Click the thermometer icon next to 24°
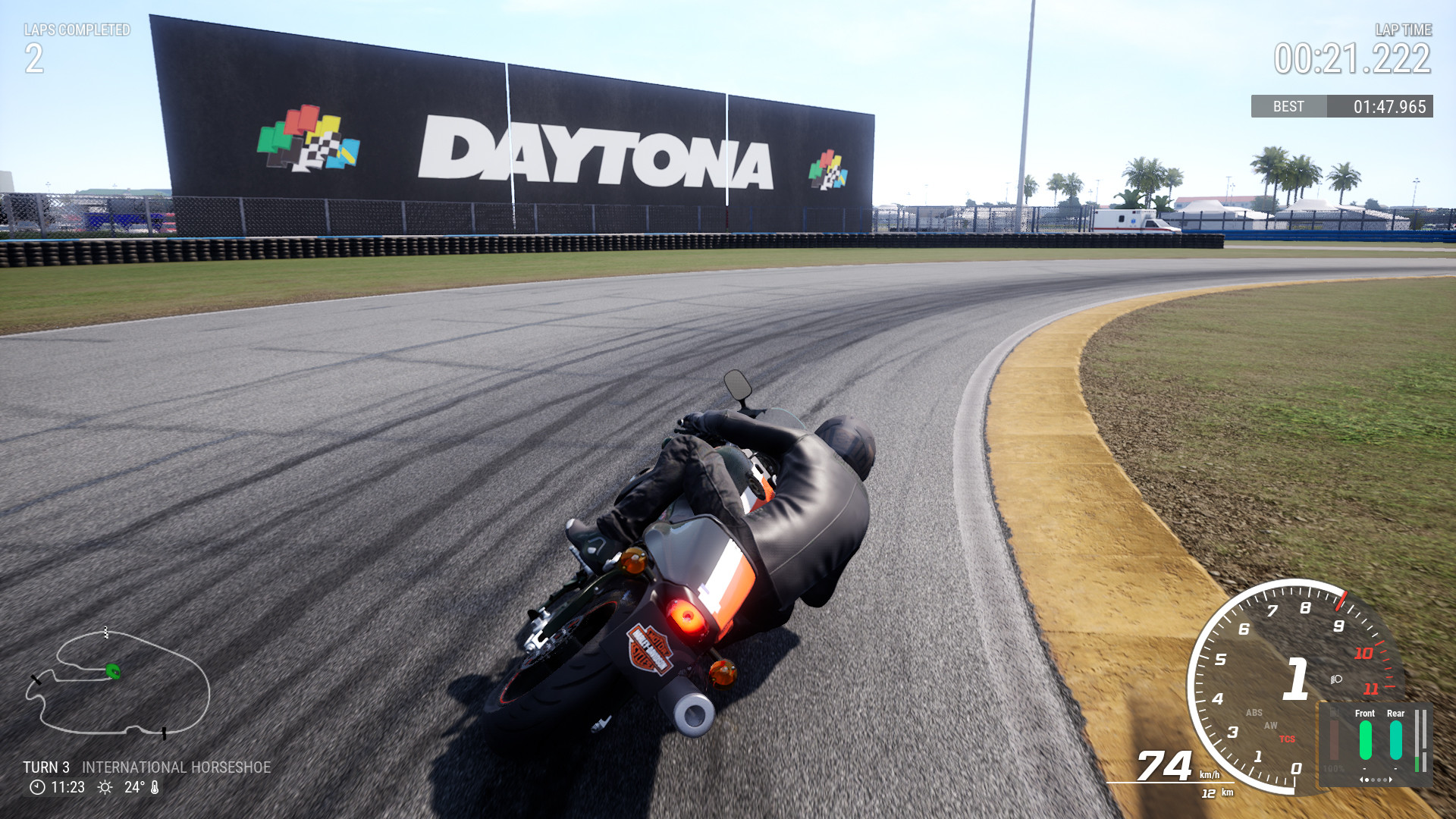This screenshot has height=819, width=1456. (x=155, y=787)
